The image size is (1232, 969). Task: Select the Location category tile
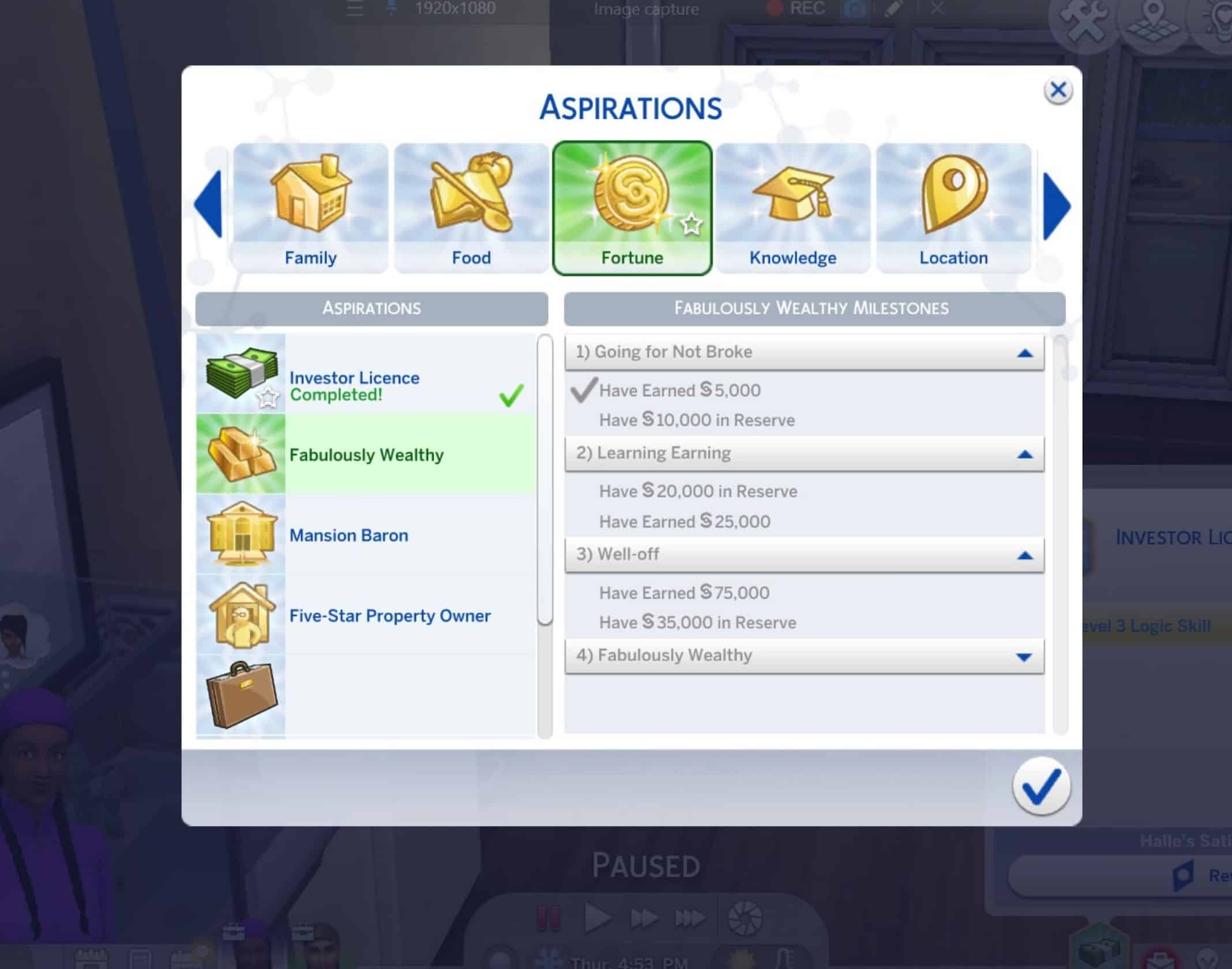(x=953, y=208)
